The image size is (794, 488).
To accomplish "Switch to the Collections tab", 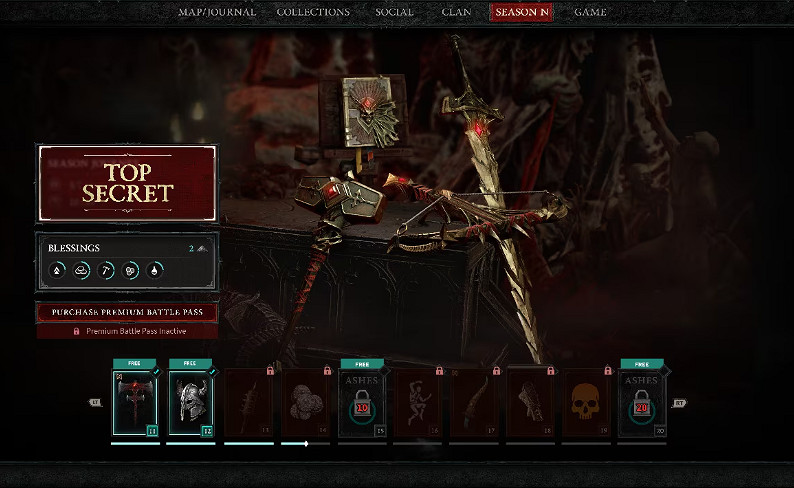I will (x=313, y=12).
